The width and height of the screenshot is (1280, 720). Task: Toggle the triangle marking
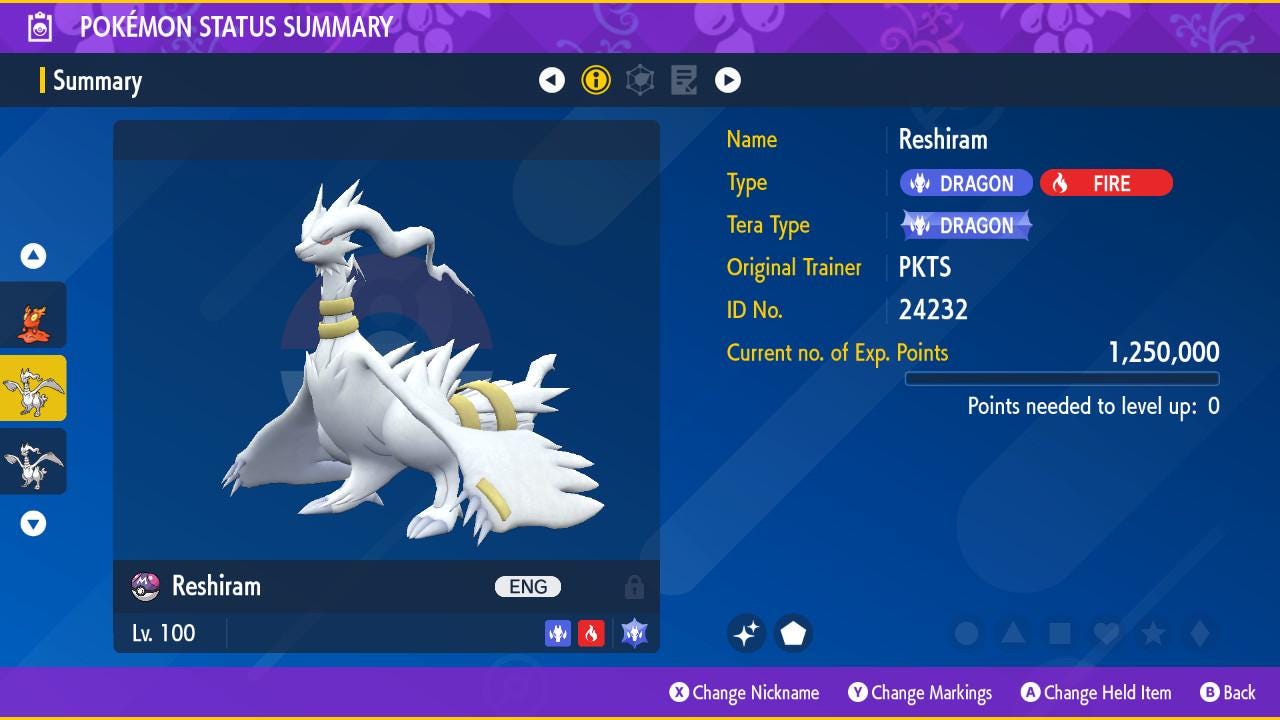click(x=1013, y=633)
